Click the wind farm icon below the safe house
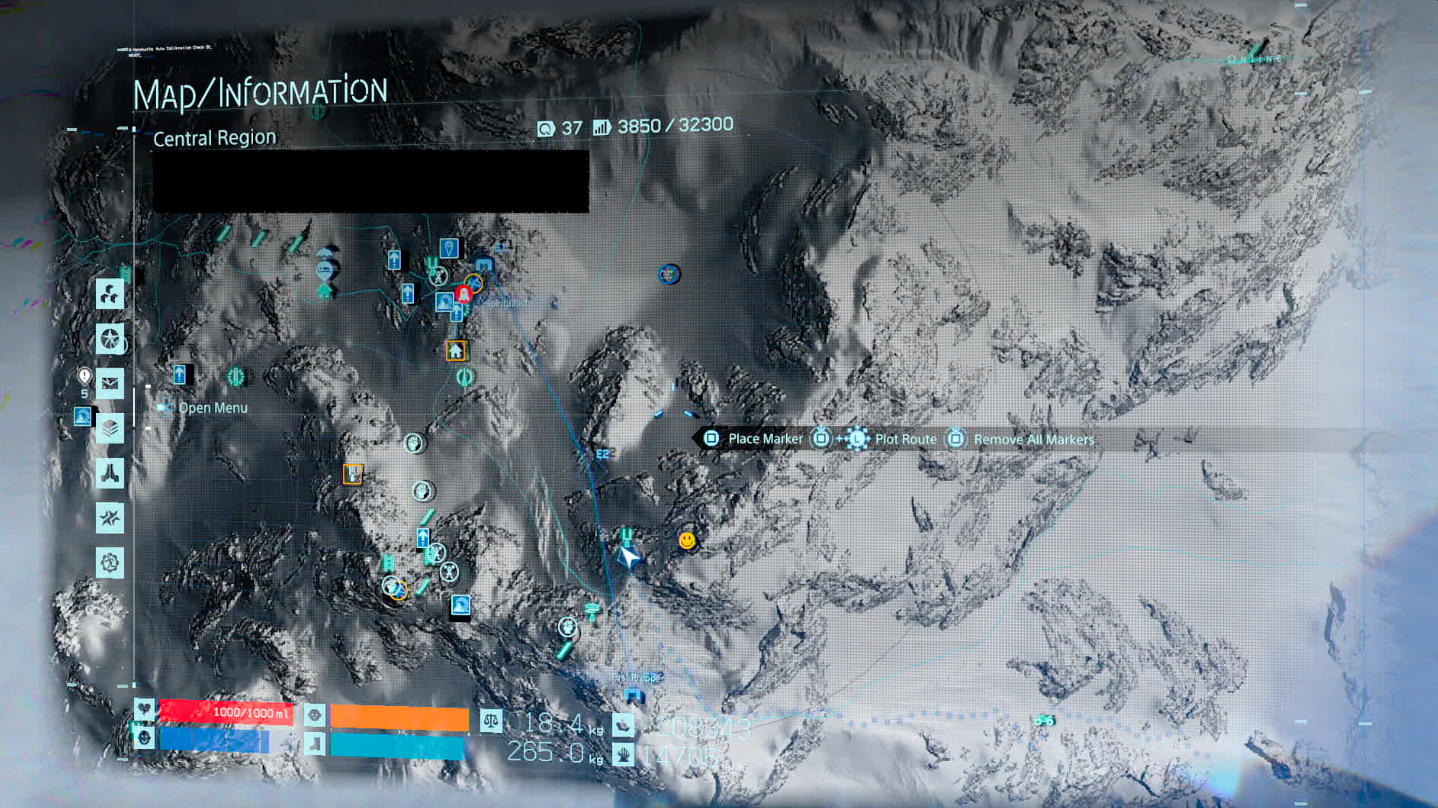1438x808 pixels. tap(465, 377)
